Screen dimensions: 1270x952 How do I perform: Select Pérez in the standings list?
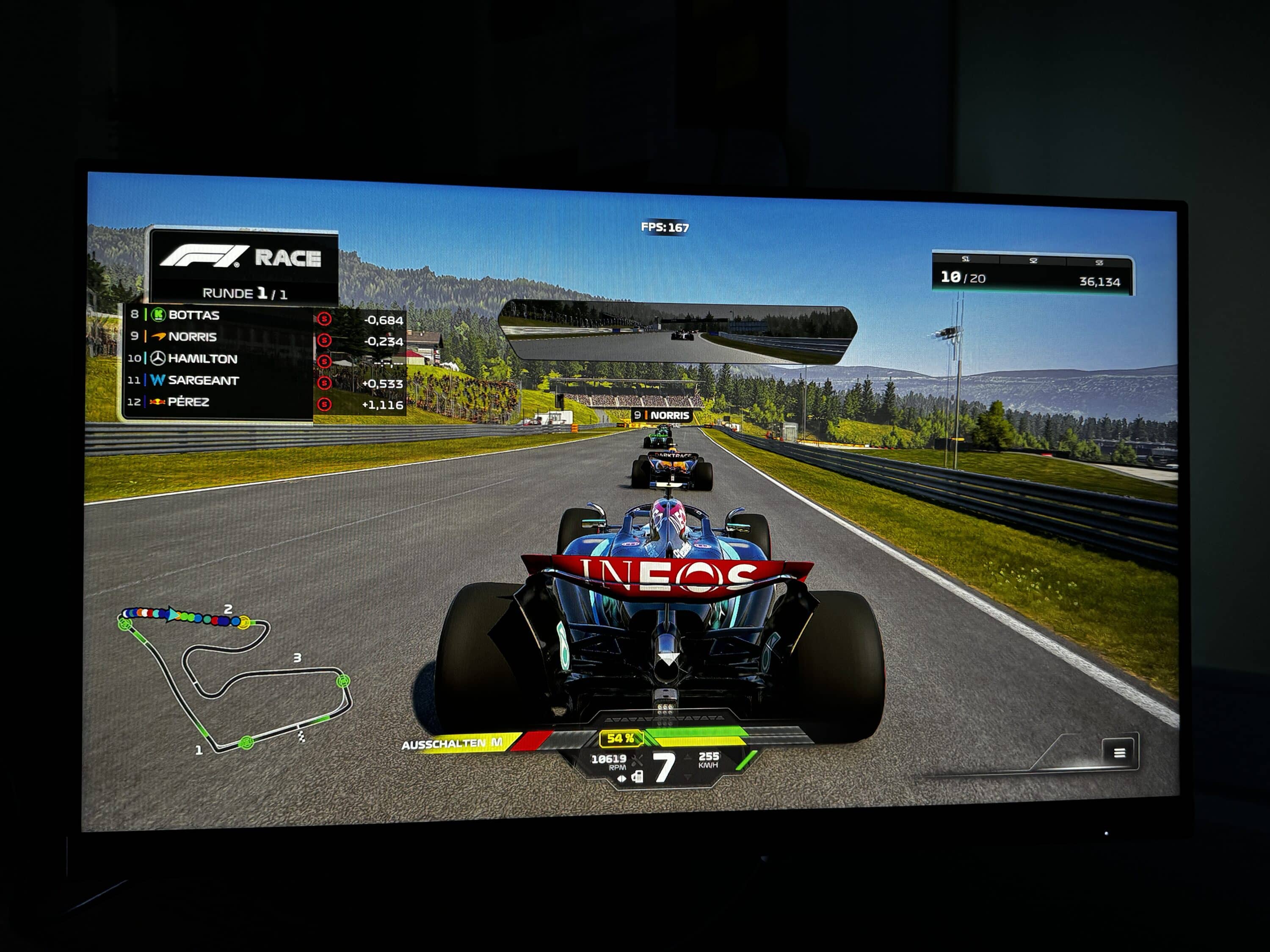coord(188,402)
